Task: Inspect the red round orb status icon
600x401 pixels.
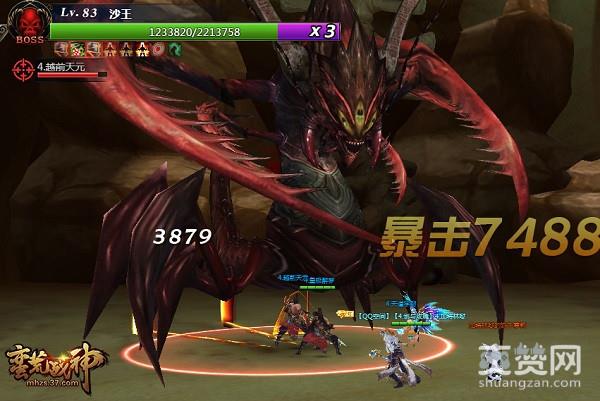Action: tap(159, 48)
